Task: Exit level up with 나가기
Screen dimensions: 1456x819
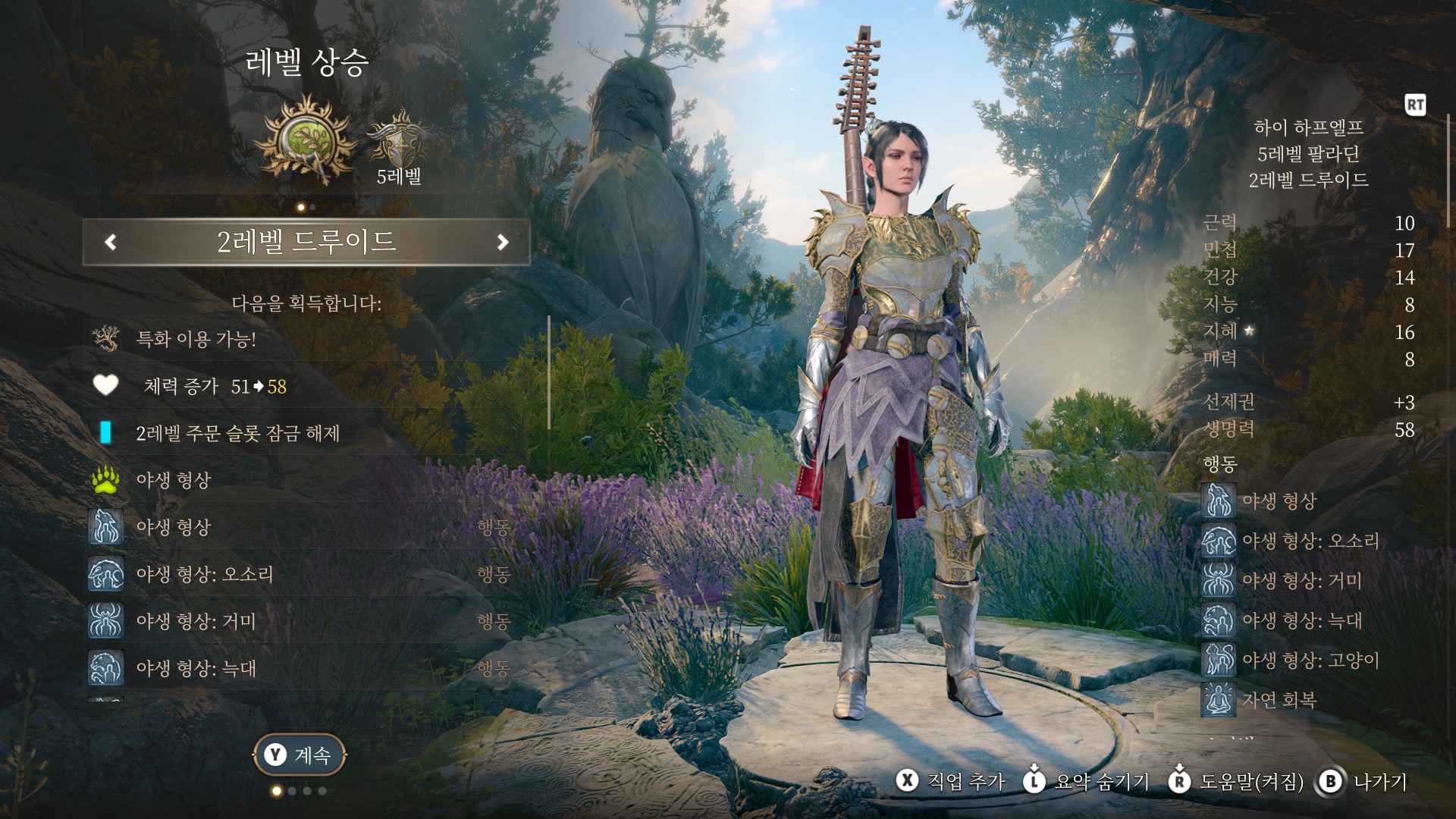Action: (x=1364, y=781)
